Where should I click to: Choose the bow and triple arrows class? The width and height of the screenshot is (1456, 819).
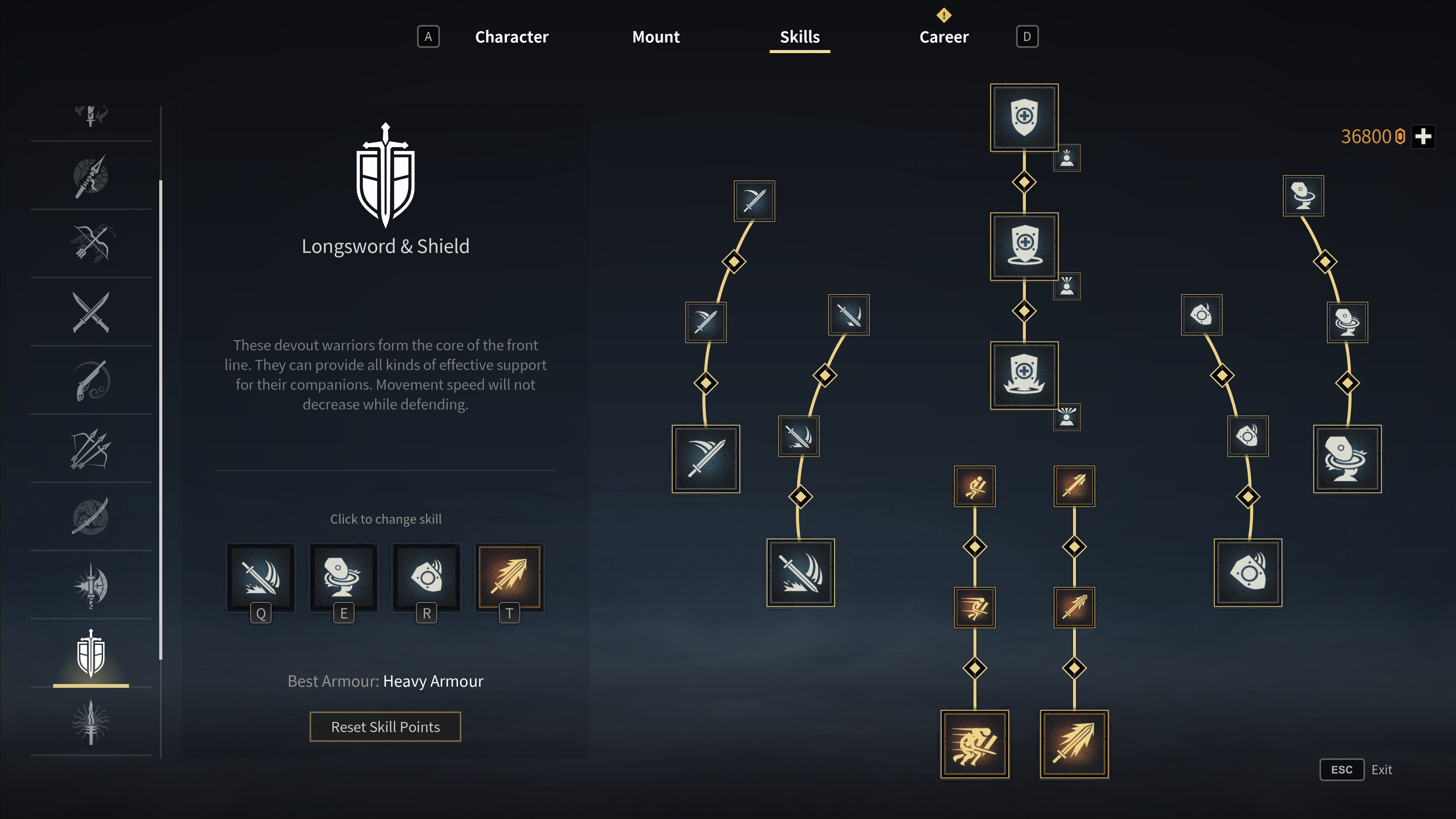coord(91,449)
